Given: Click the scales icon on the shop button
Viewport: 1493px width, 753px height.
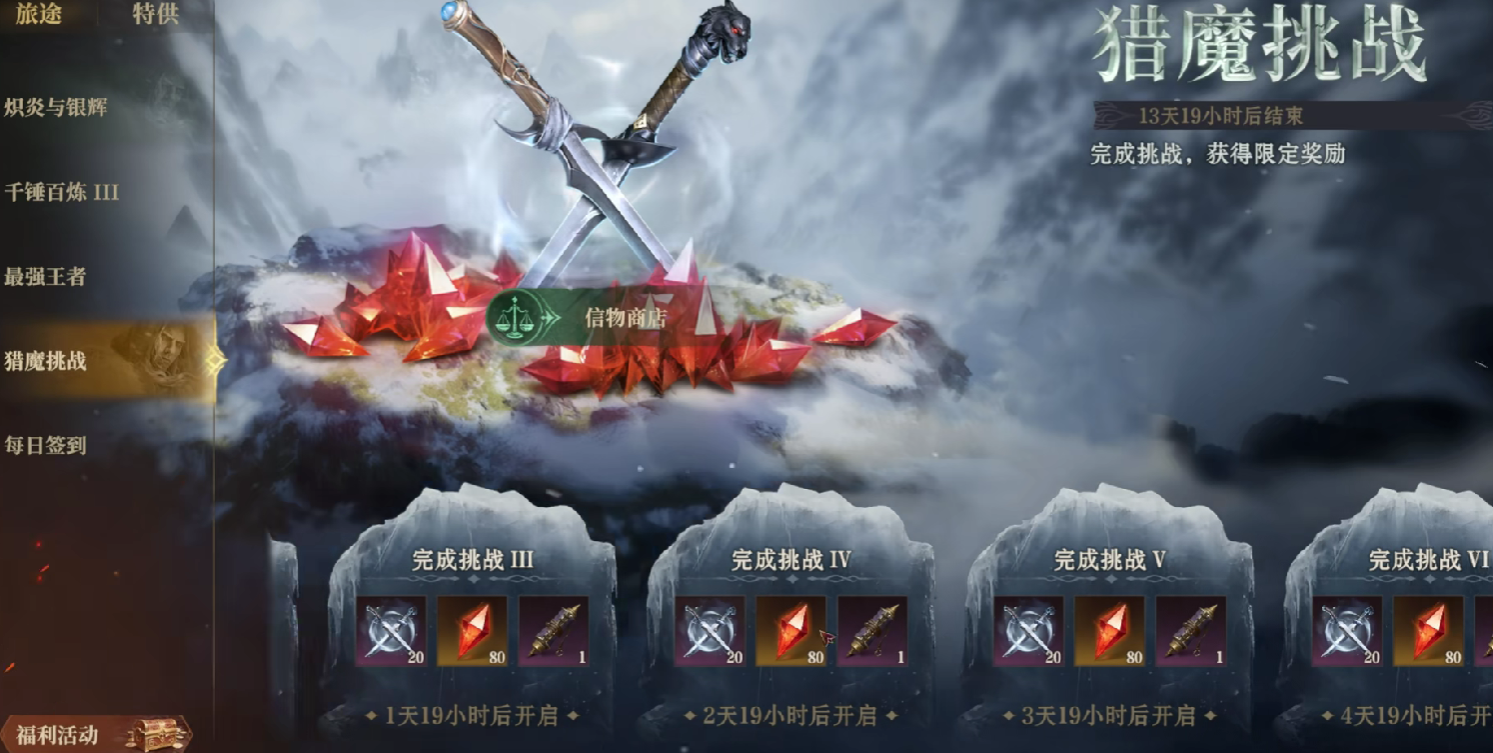Looking at the screenshot, I should point(516,318).
